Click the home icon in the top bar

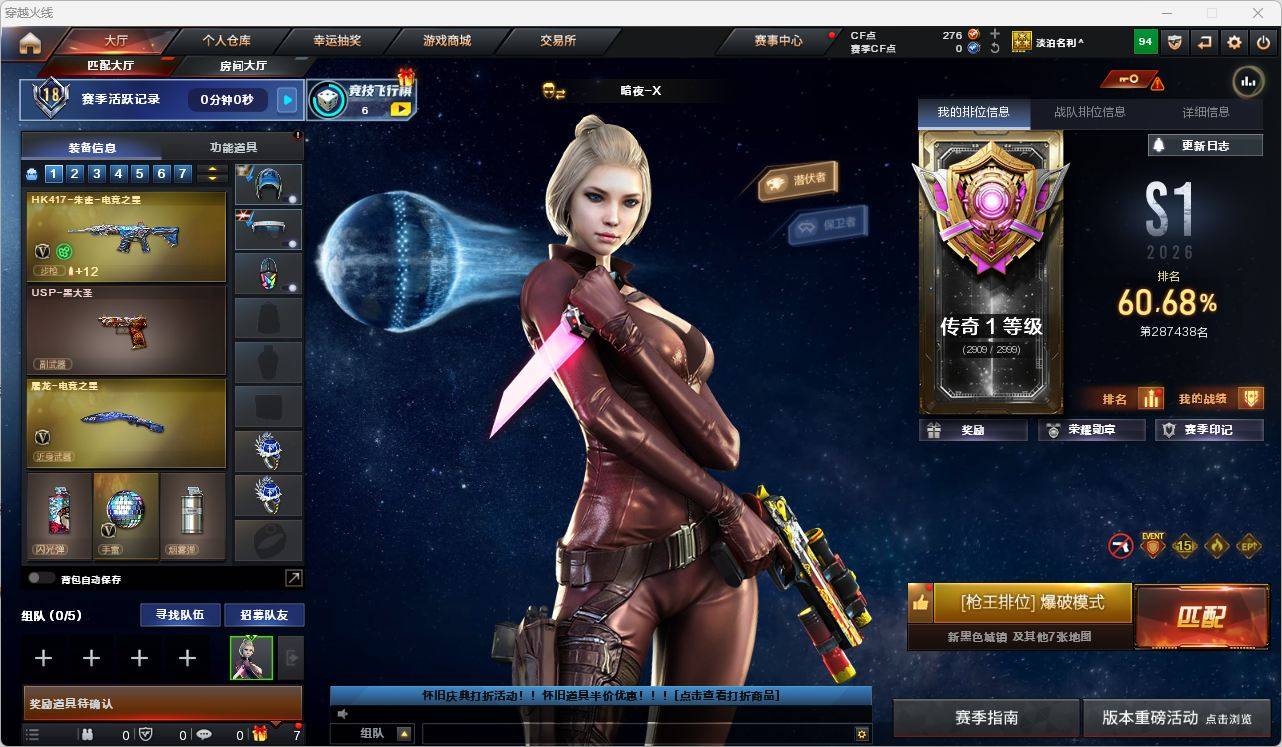tap(30, 43)
